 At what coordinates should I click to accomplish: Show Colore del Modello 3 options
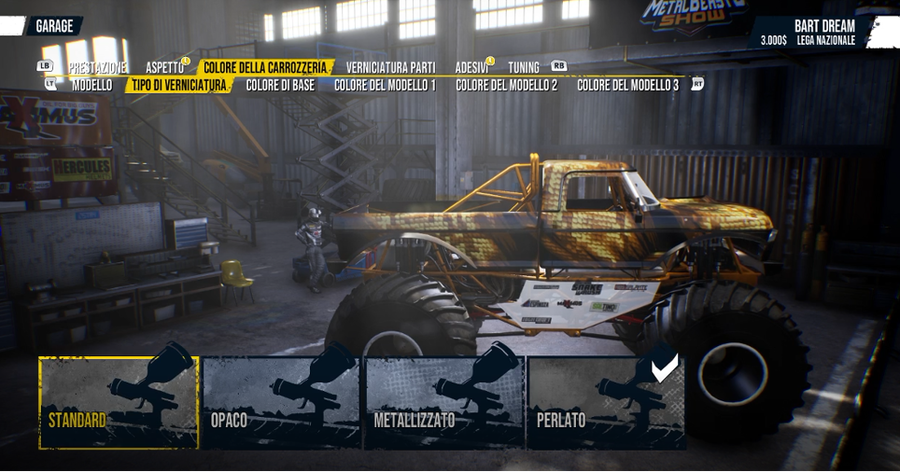[628, 85]
